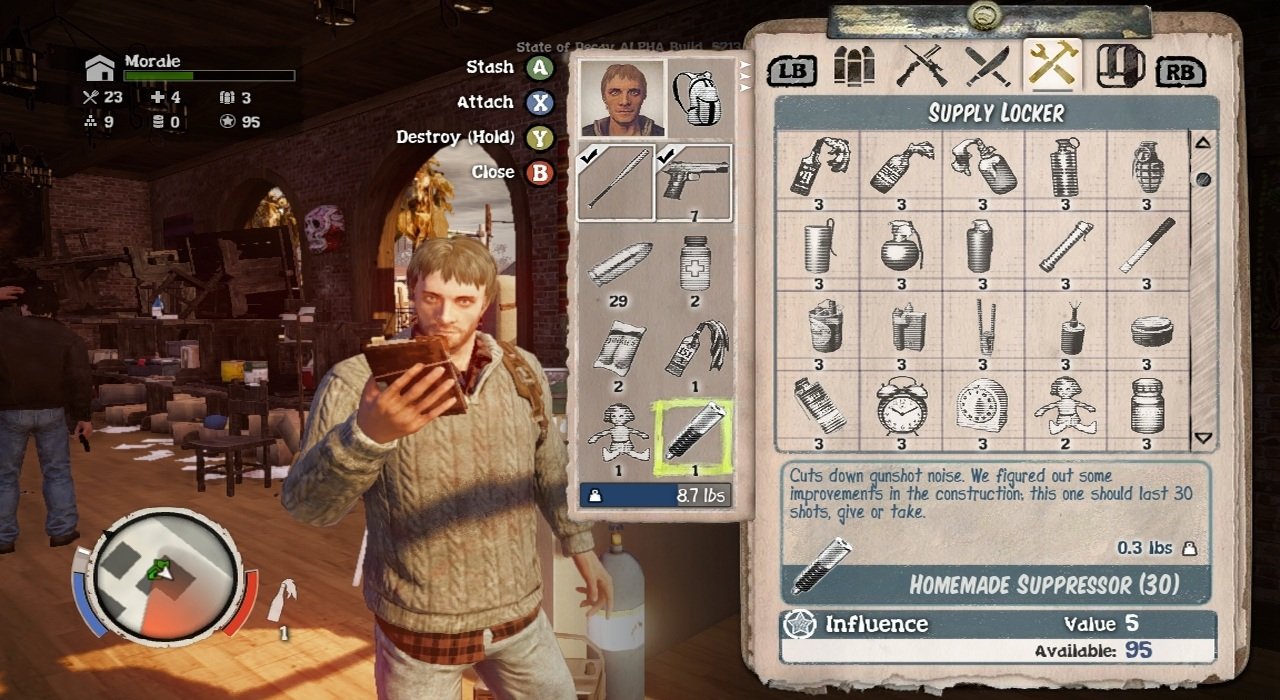Choose the bullet ammo stack in inventory
Viewport: 1280px width, 700px height.
618,265
